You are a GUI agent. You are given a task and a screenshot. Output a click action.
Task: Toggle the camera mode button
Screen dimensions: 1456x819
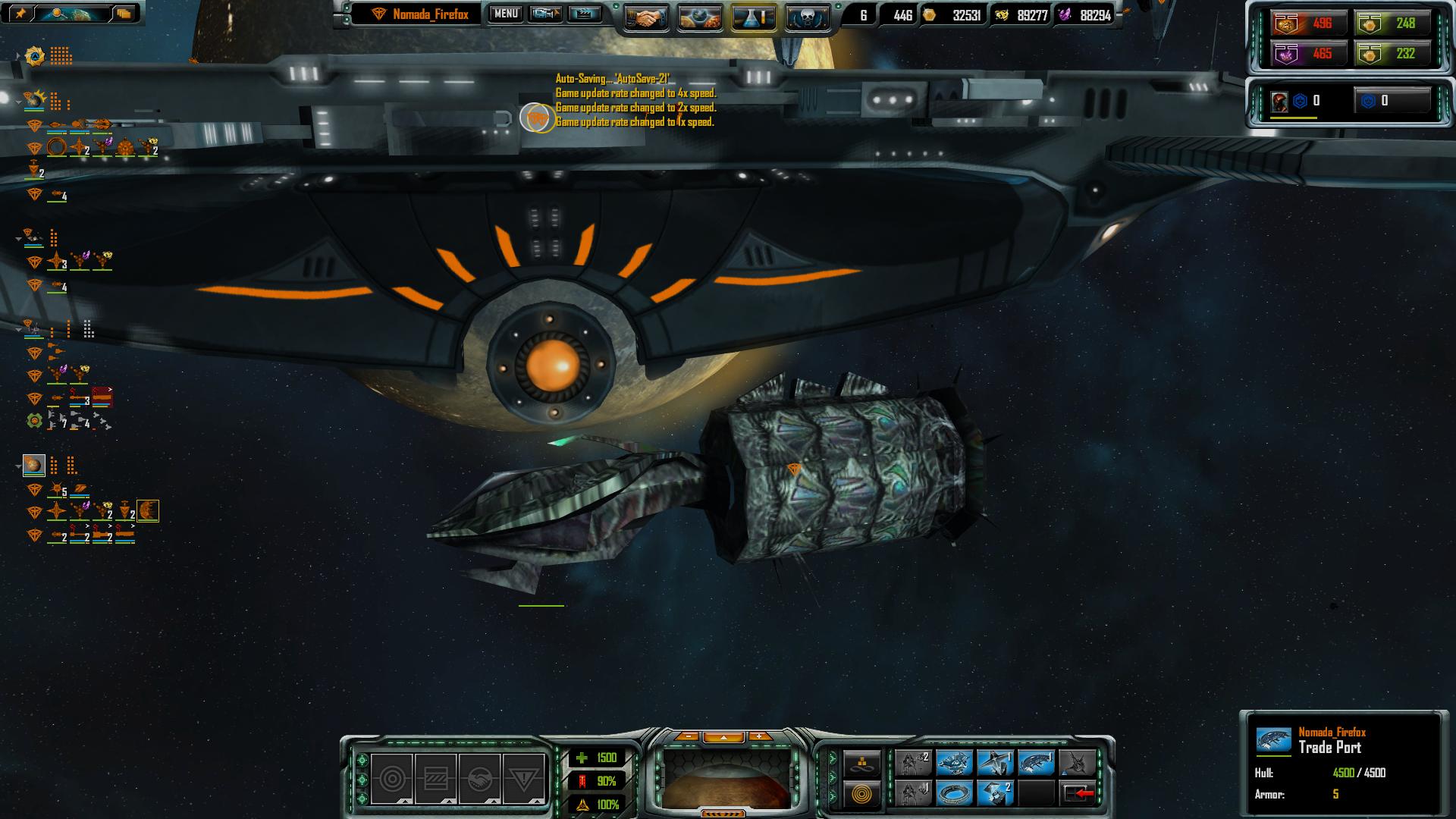point(545,14)
